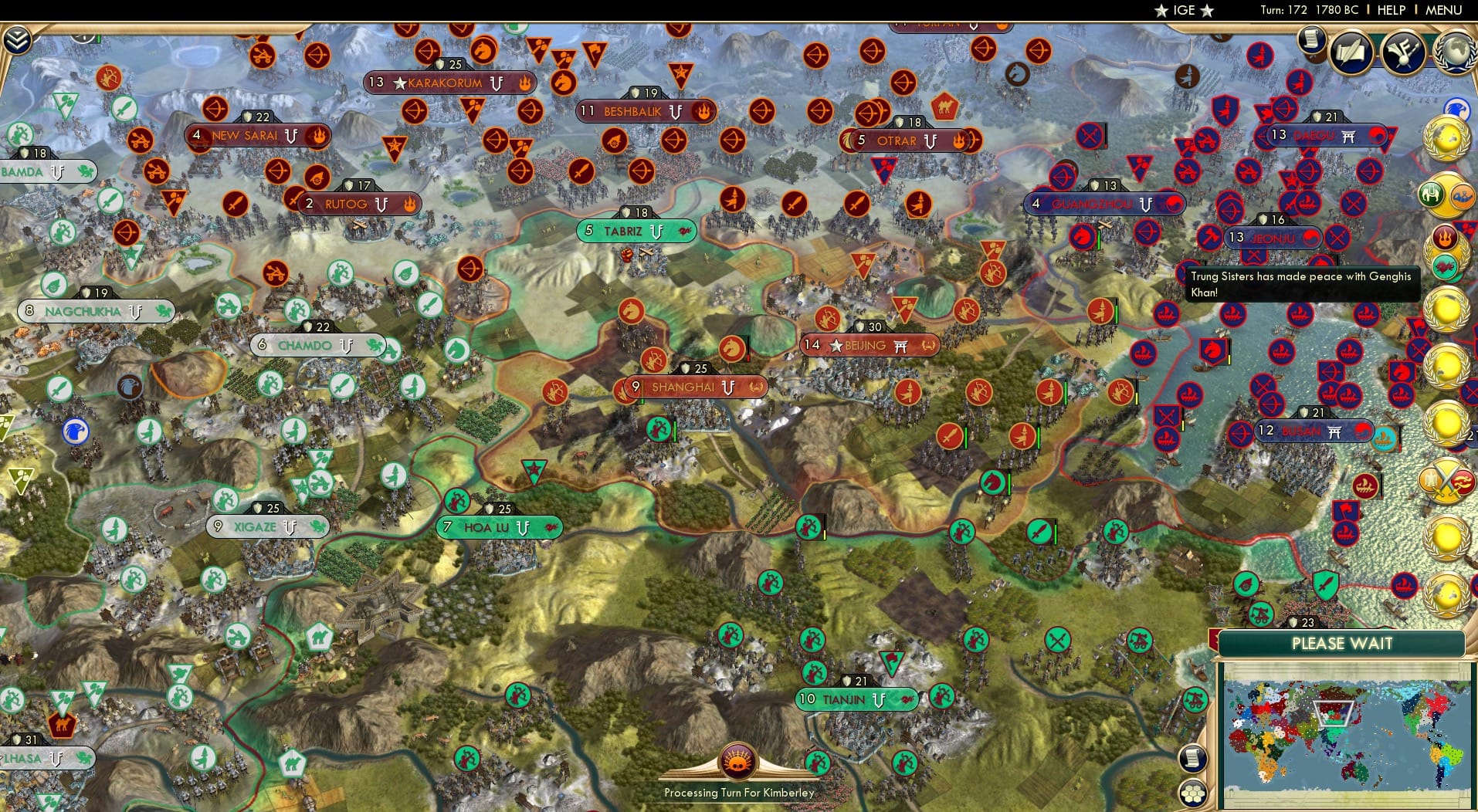Open the notification log scroll beside the minimap
Viewport: 1478px width, 812px height.
(x=1193, y=759)
